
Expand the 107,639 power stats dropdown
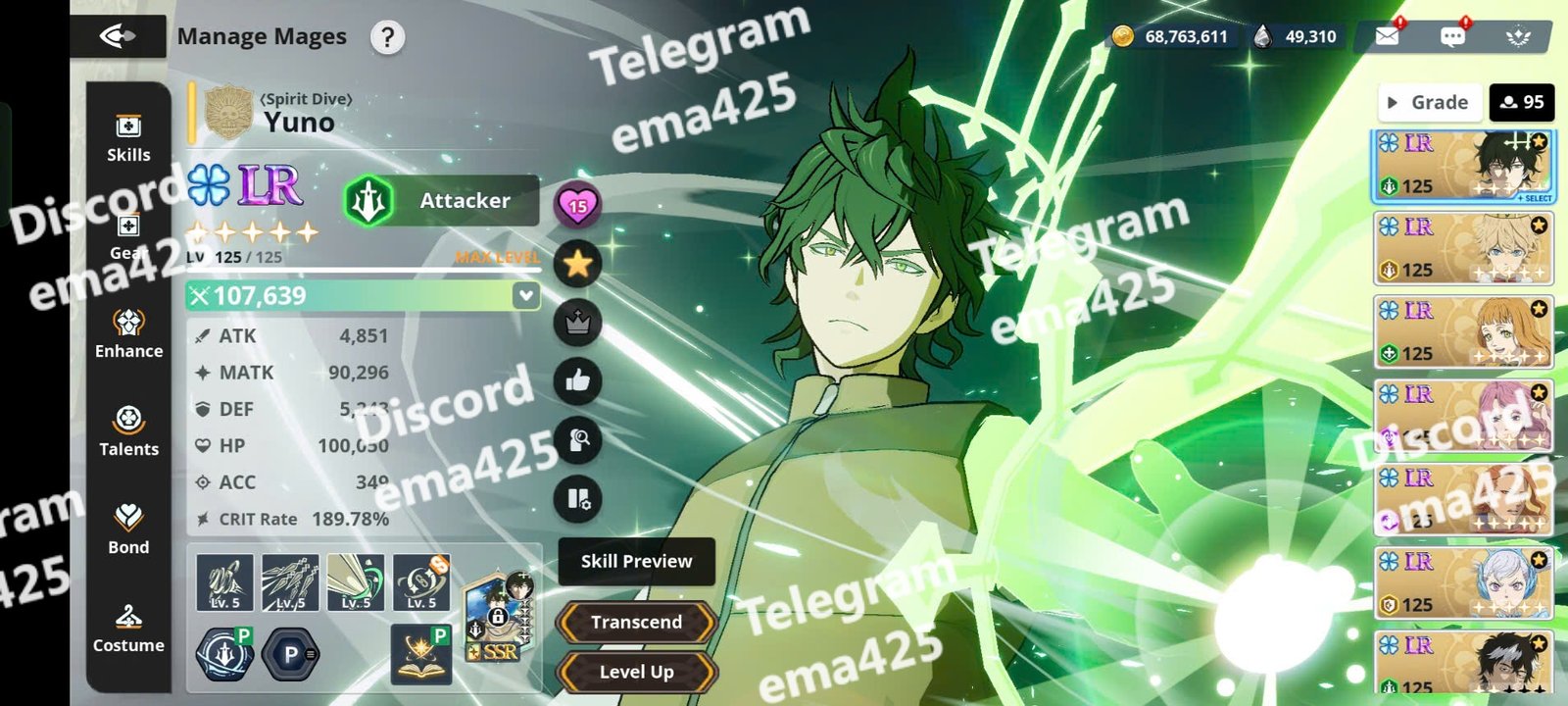click(526, 295)
